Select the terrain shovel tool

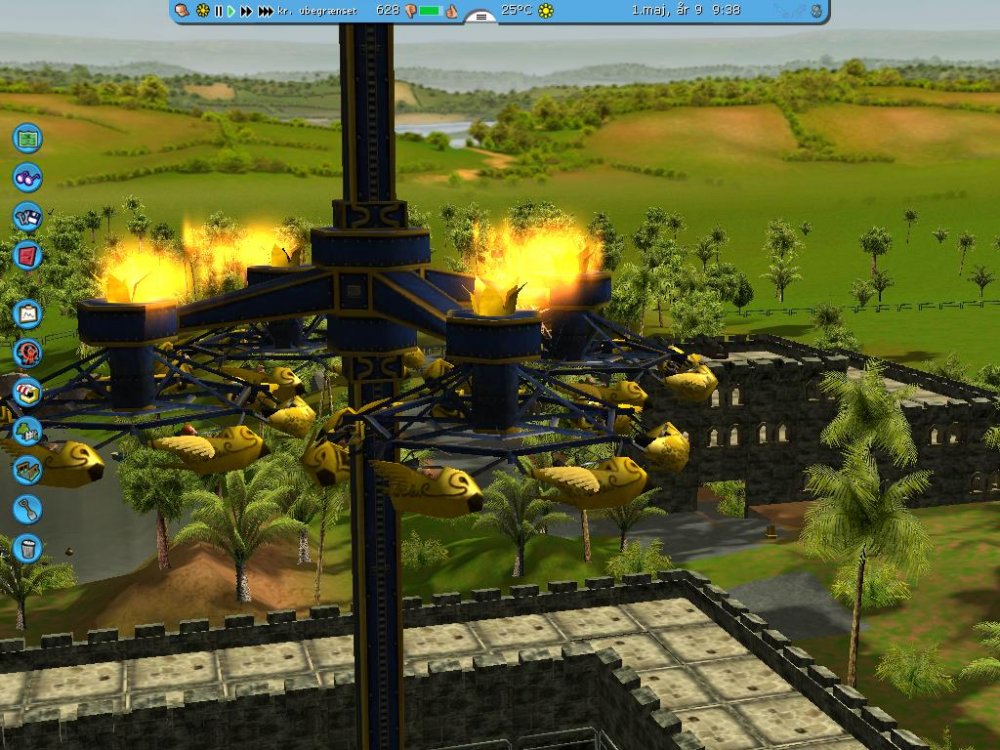[x=27, y=509]
